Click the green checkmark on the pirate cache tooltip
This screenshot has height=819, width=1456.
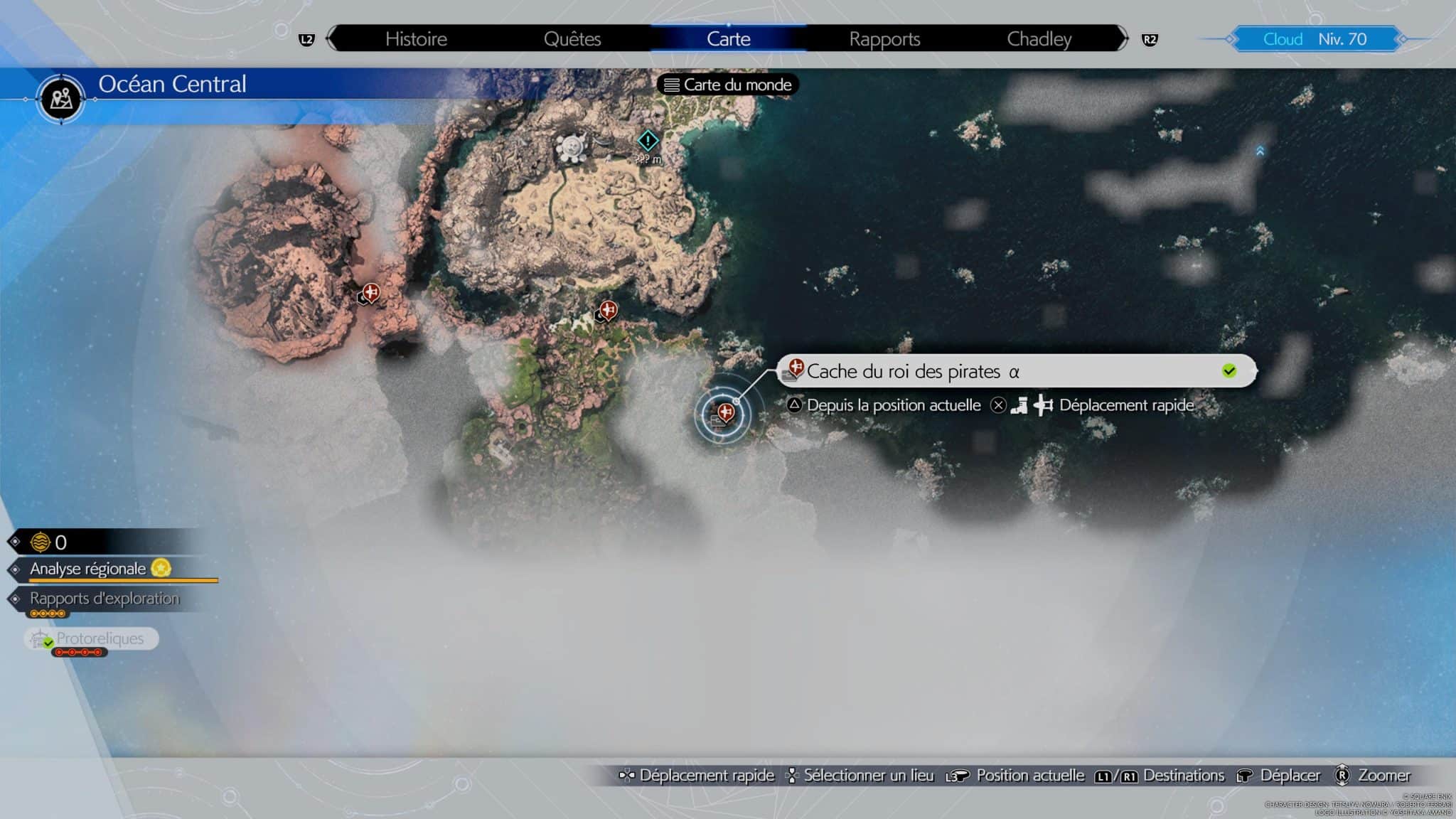click(1228, 368)
